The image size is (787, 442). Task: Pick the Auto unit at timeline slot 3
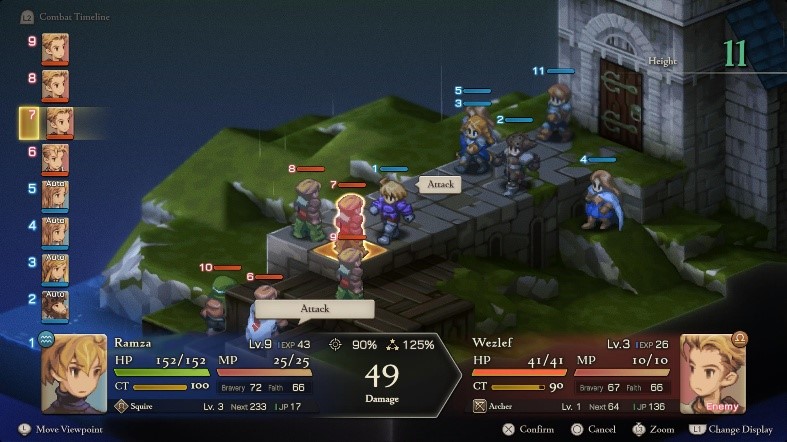(x=55, y=266)
